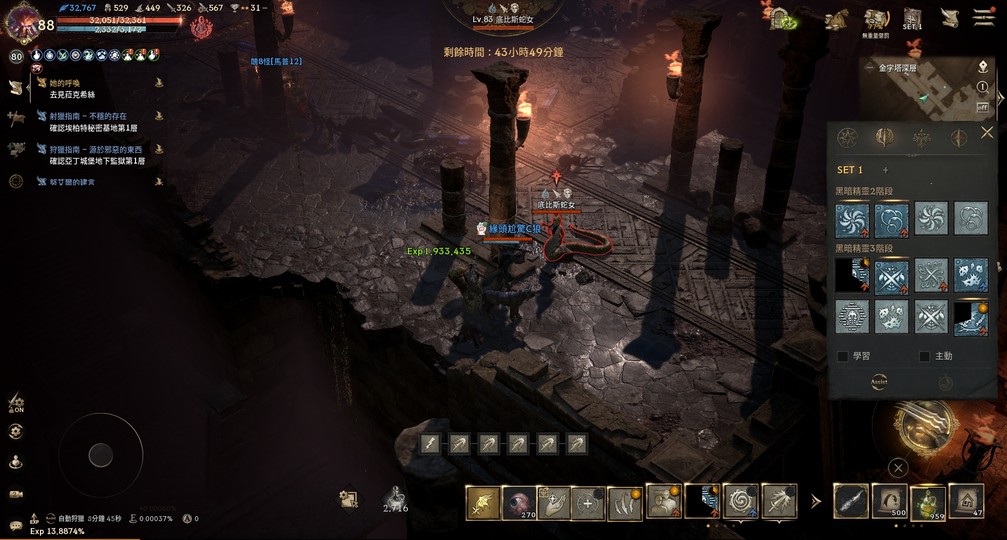
Task: Toggle the 主動 checkbox
Action: 925,356
